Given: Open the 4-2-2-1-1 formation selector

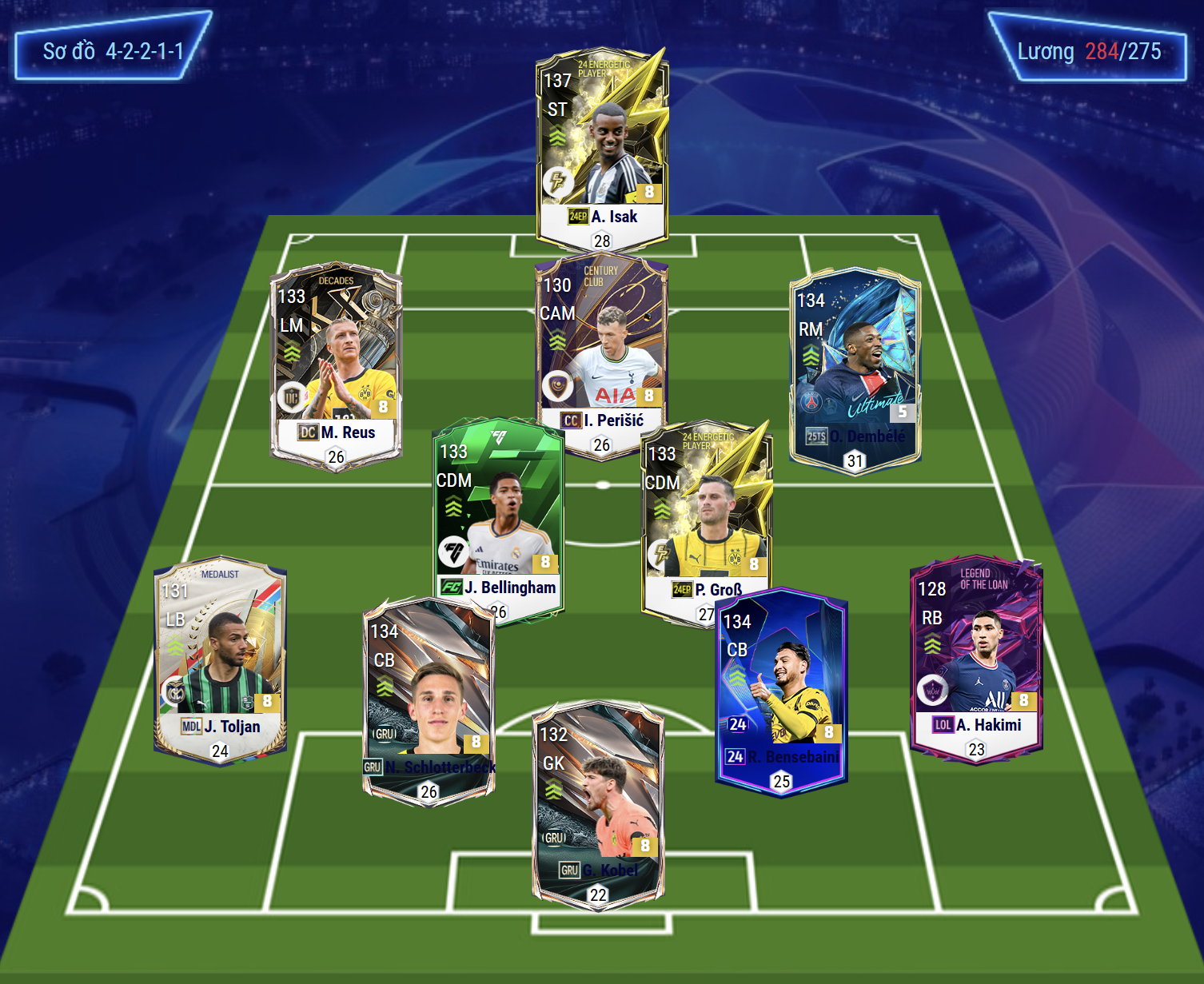Looking at the screenshot, I should 113,52.
